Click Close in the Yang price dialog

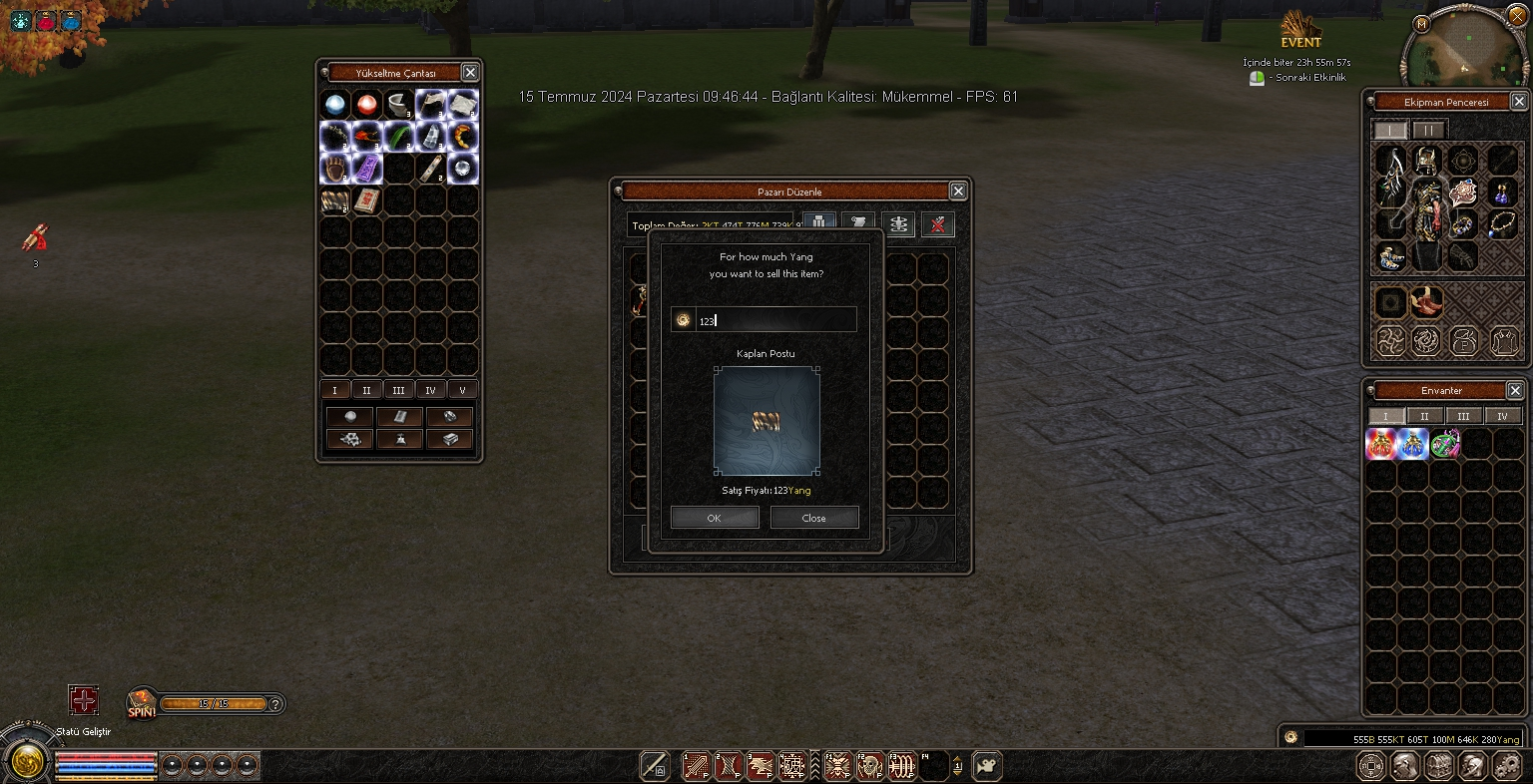coord(813,518)
